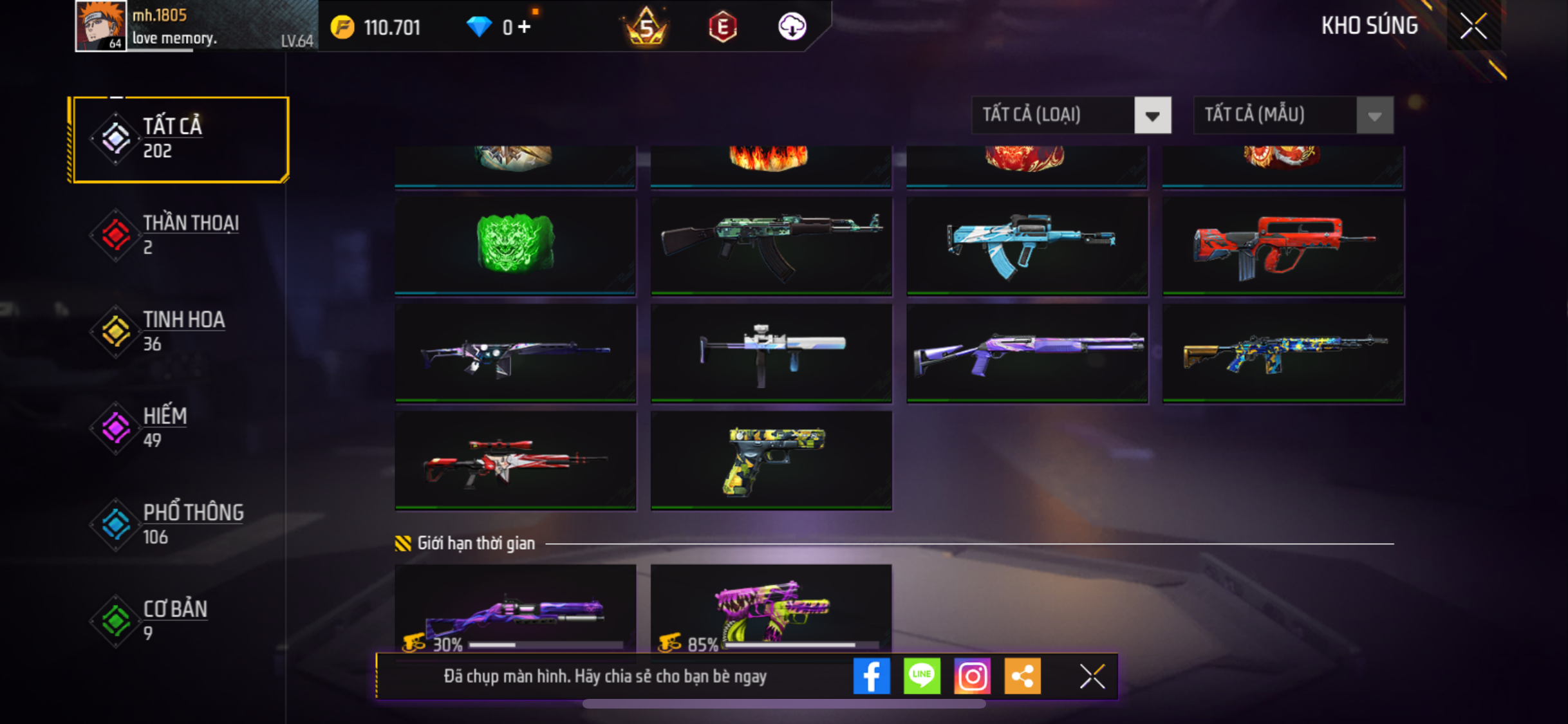
Task: Open the Tất Cả (Loại) type dropdown
Action: (x=1071, y=116)
